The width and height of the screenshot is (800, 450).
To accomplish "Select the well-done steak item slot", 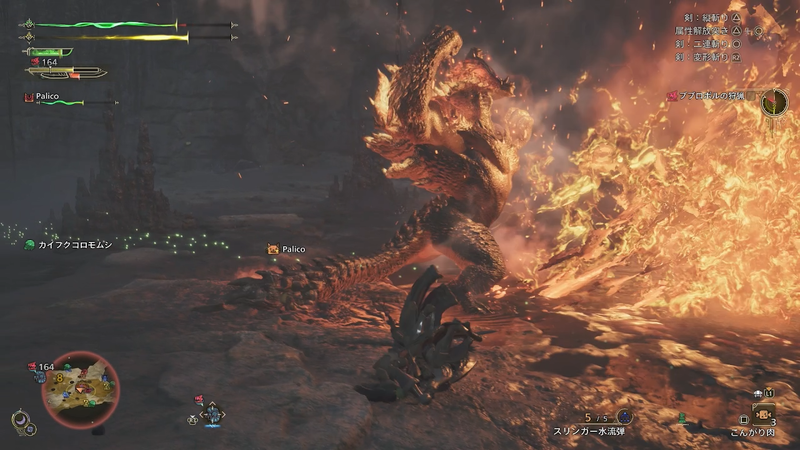I will [x=763, y=415].
